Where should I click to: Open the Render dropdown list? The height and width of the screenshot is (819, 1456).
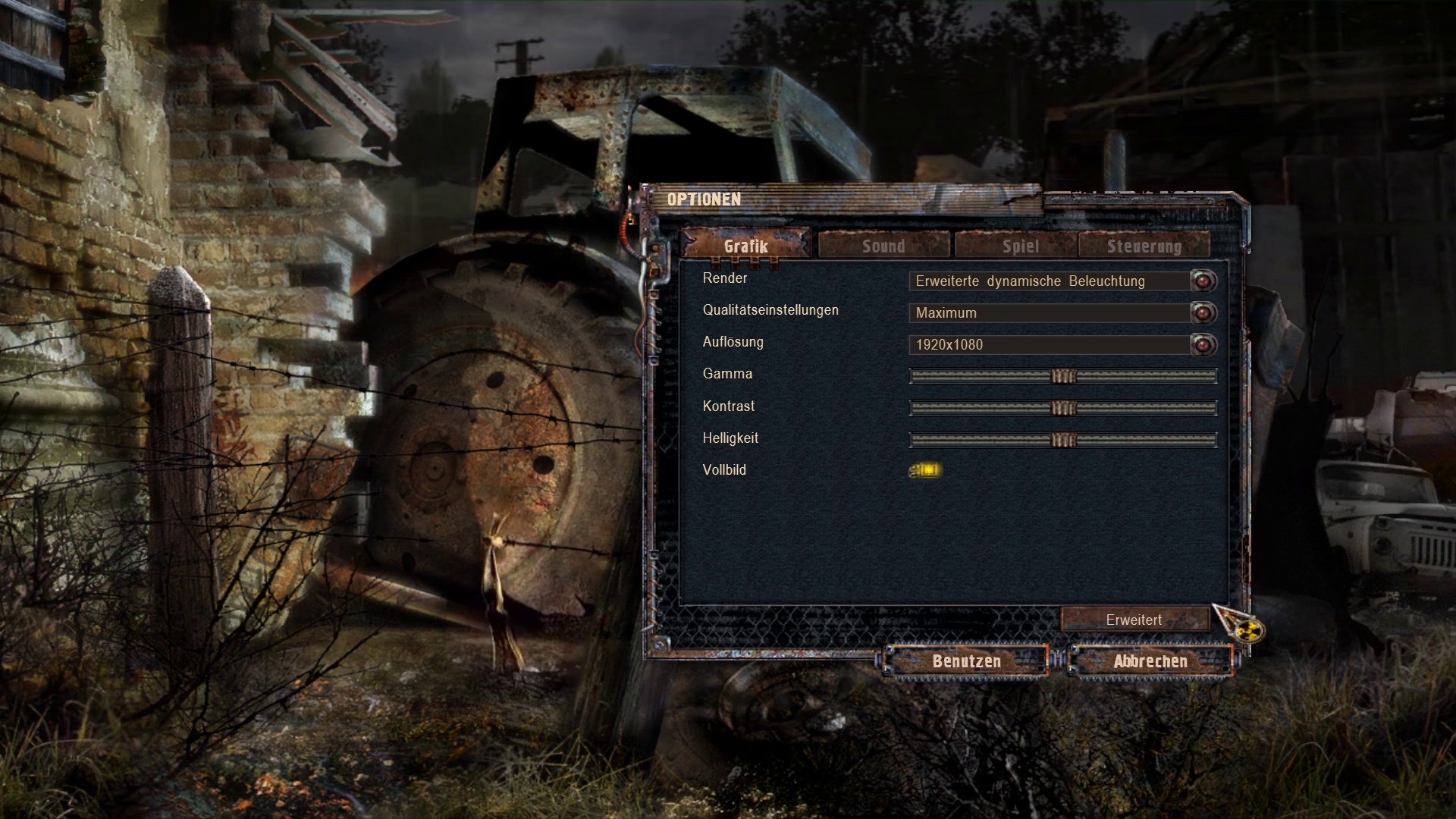pos(1203,281)
